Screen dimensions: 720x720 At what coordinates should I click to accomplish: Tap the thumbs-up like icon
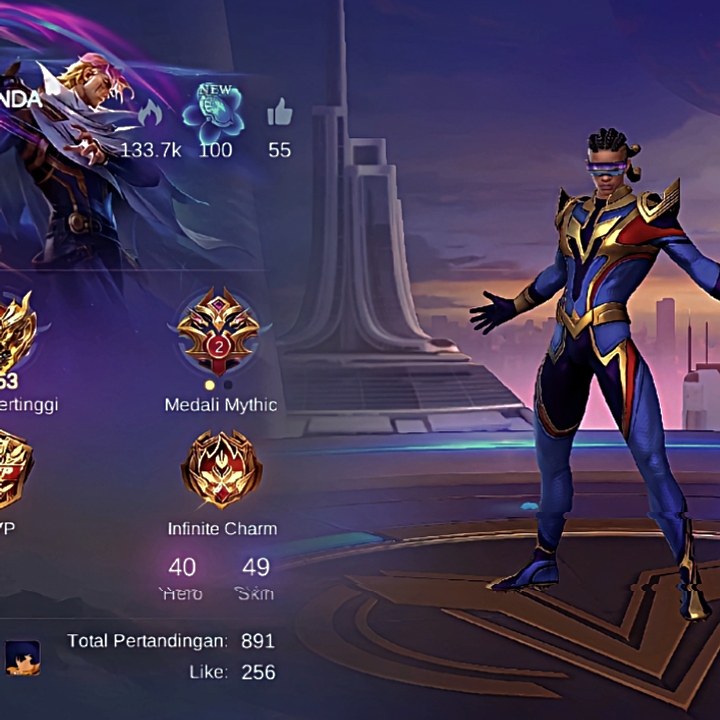pos(279,113)
